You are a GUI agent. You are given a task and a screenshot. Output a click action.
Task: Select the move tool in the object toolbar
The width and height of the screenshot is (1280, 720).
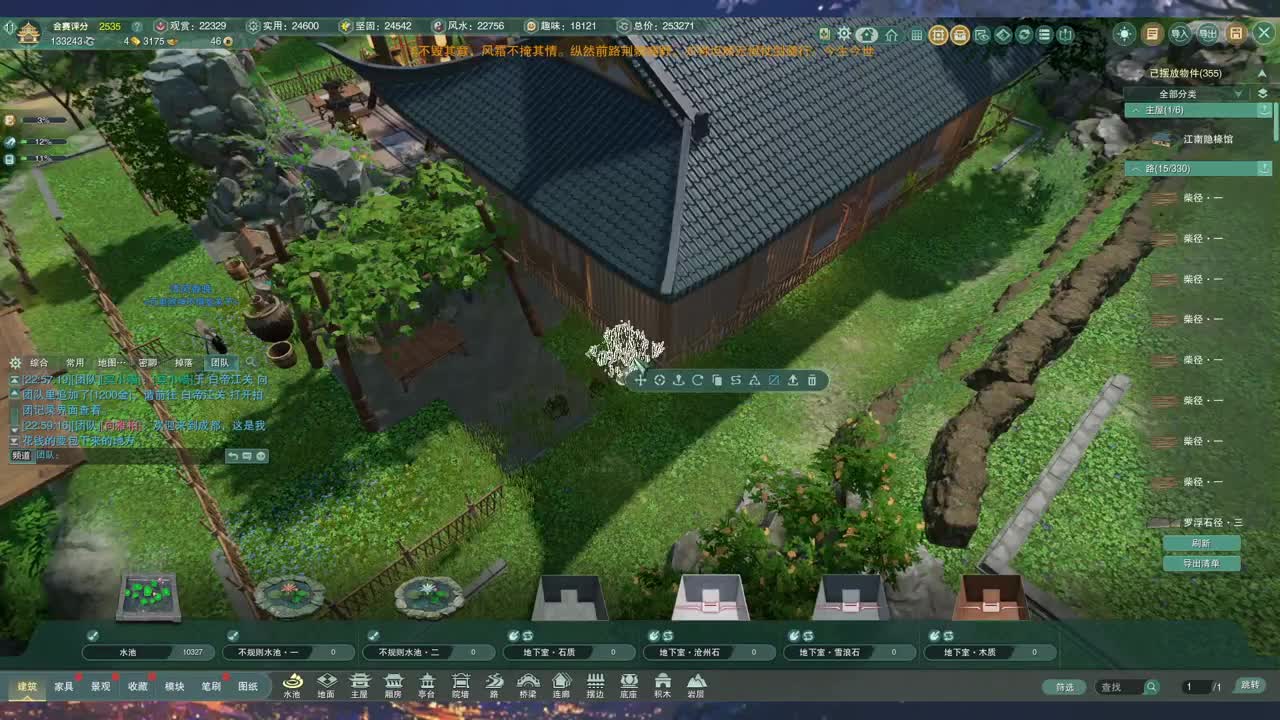tap(639, 380)
